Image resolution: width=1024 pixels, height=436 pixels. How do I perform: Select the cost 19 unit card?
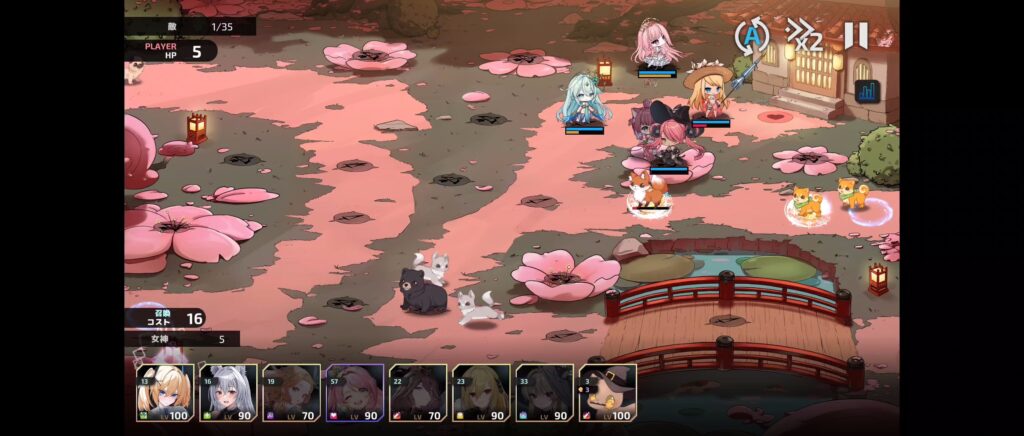tap(291, 392)
